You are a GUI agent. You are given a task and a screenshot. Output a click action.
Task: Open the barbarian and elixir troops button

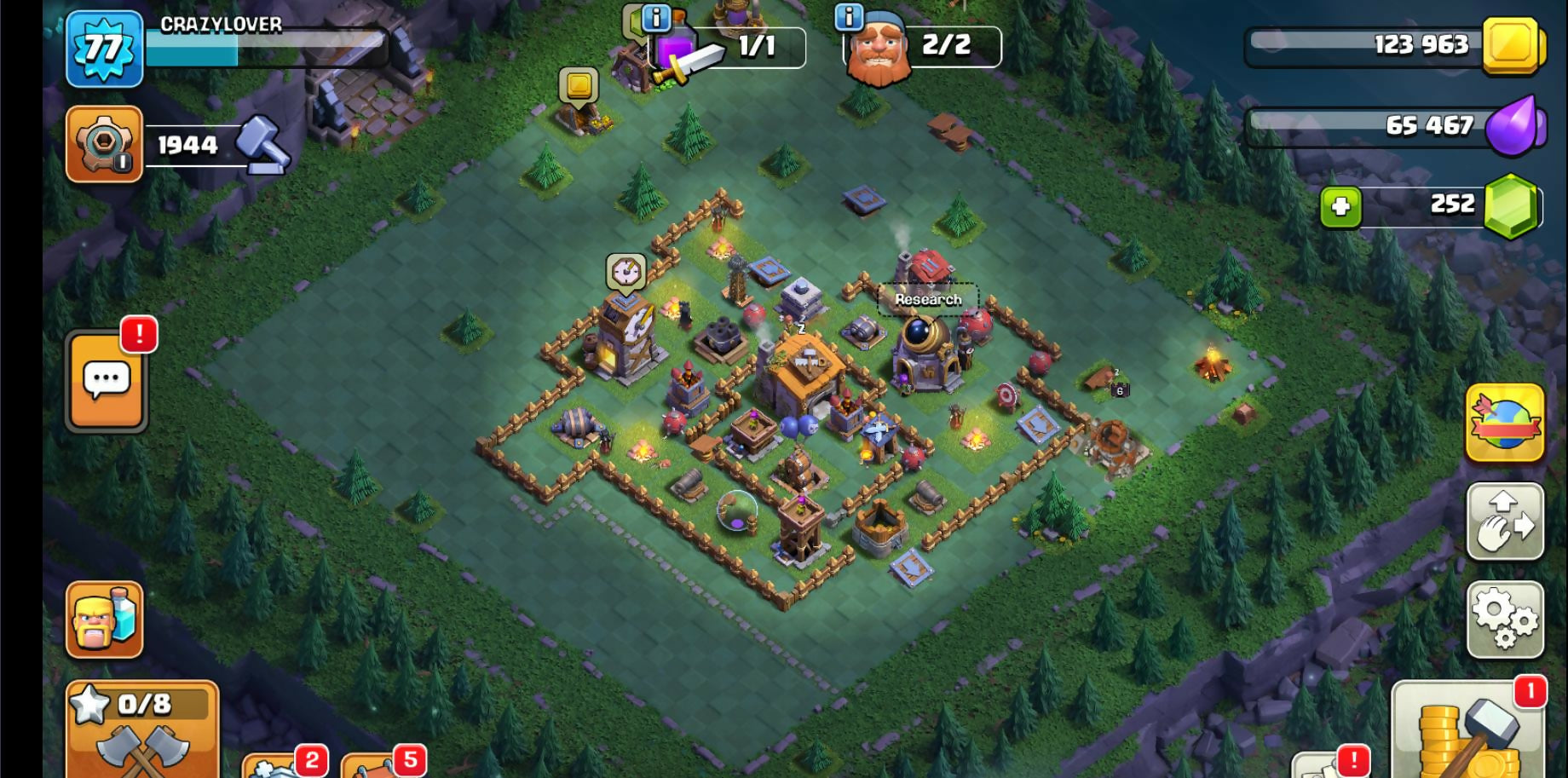pyautogui.click(x=104, y=620)
